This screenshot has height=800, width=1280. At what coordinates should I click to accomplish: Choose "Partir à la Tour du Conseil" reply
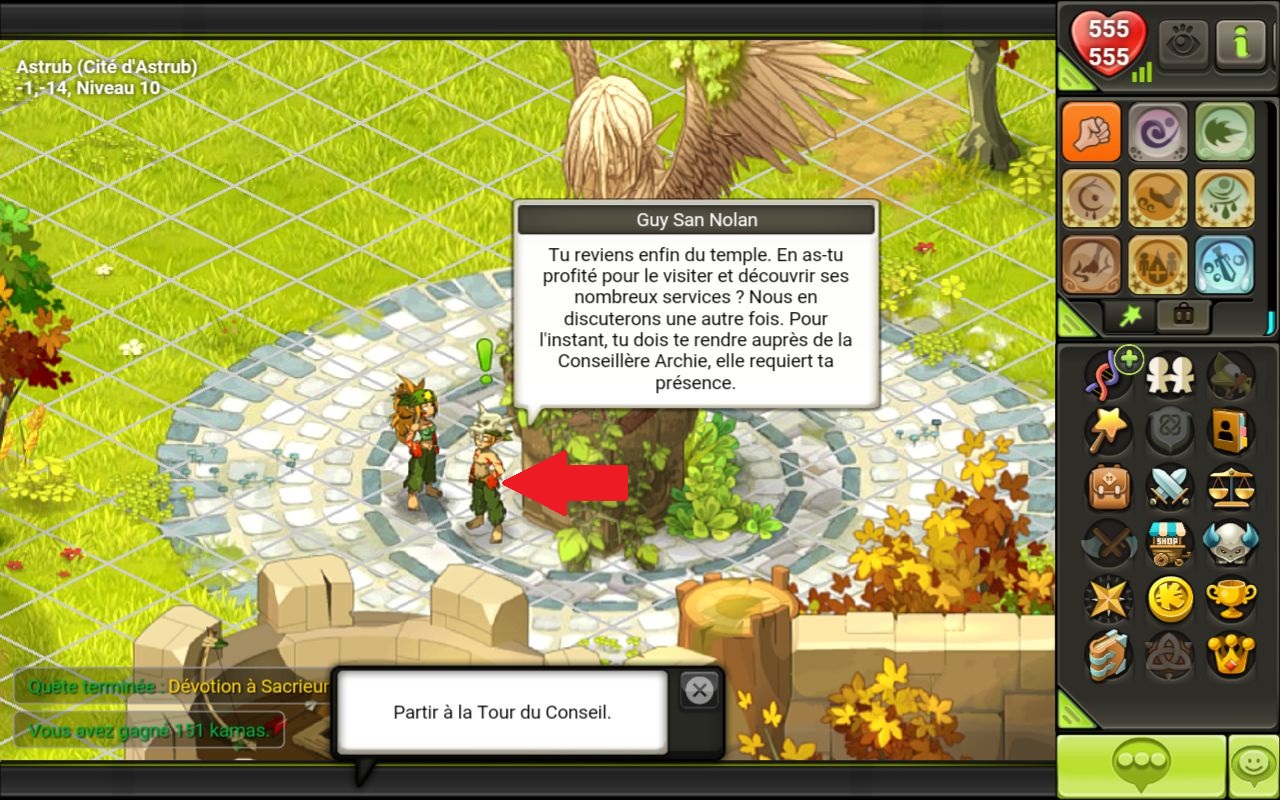pyautogui.click(x=501, y=713)
